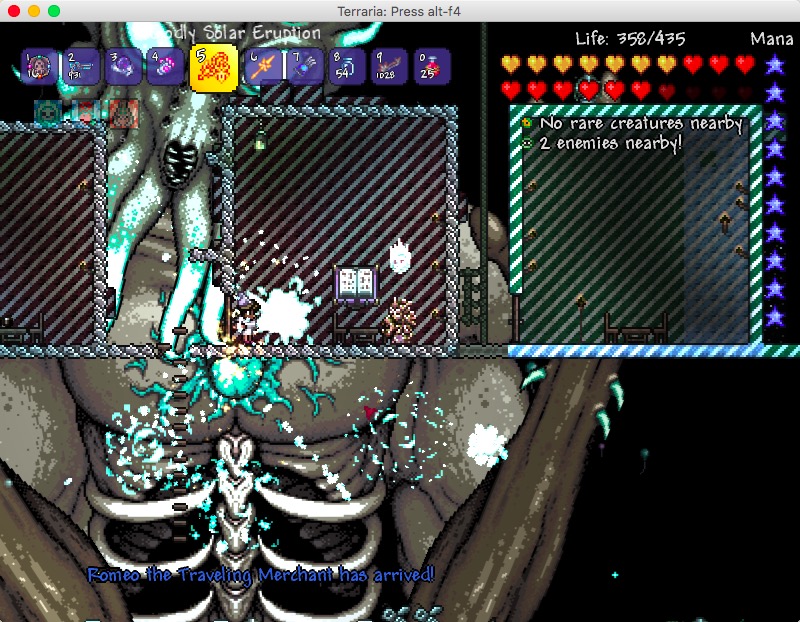Choose the bottle stack of 54
Viewport: 800px width, 622px height.
(x=347, y=67)
